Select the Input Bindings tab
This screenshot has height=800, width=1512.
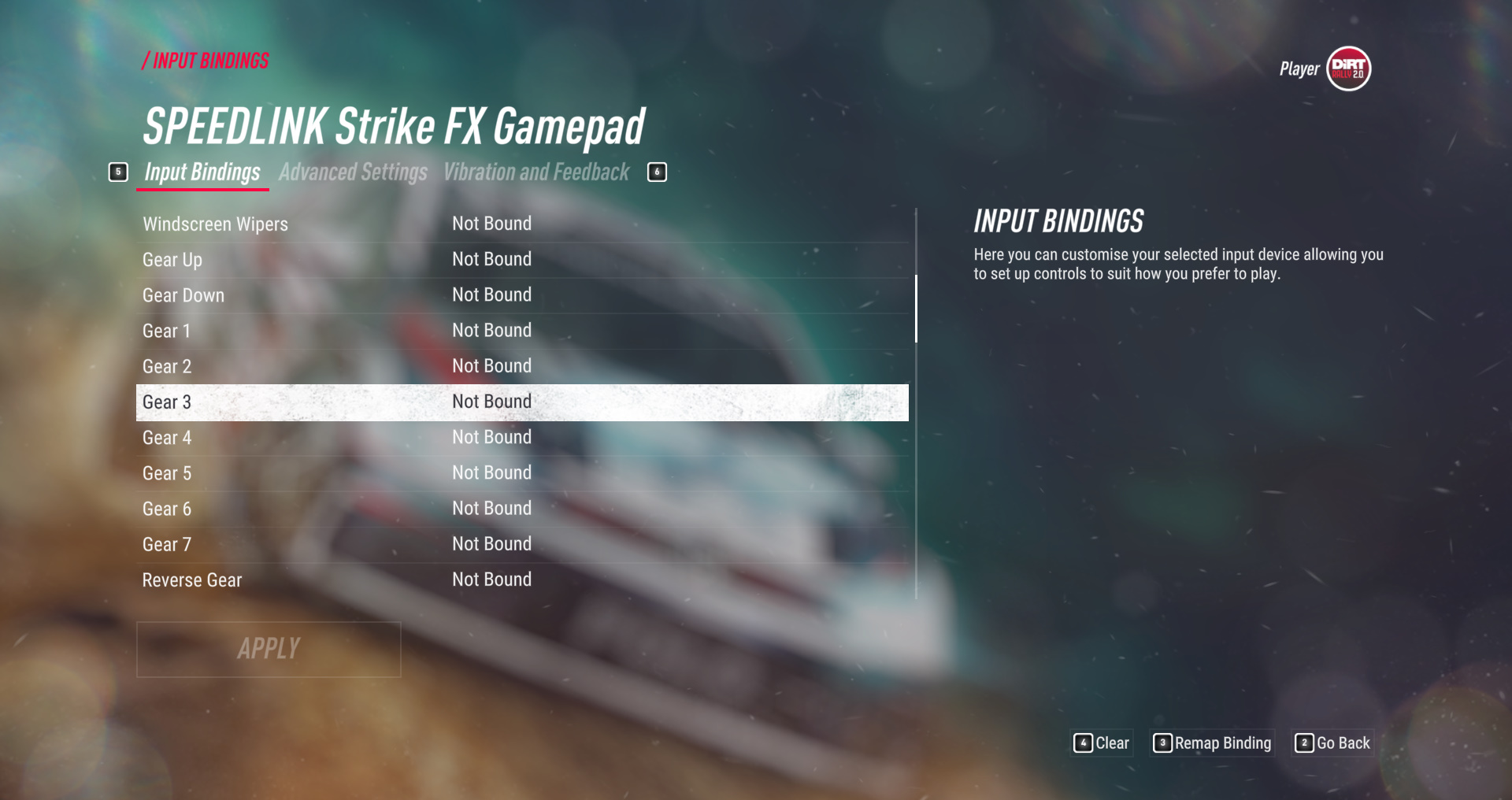(x=202, y=172)
